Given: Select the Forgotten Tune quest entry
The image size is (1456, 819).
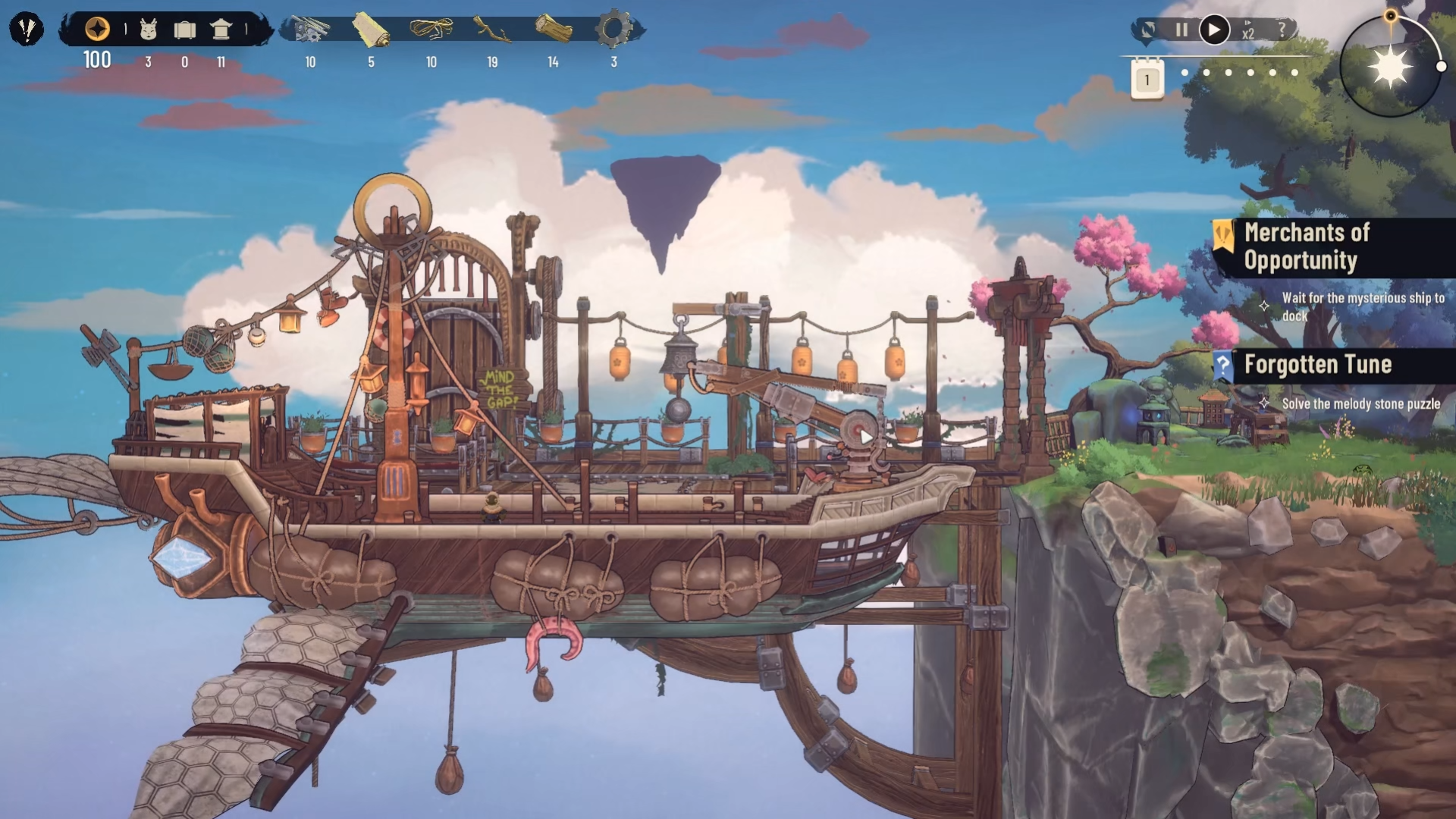Looking at the screenshot, I should pyautogui.click(x=1317, y=365).
